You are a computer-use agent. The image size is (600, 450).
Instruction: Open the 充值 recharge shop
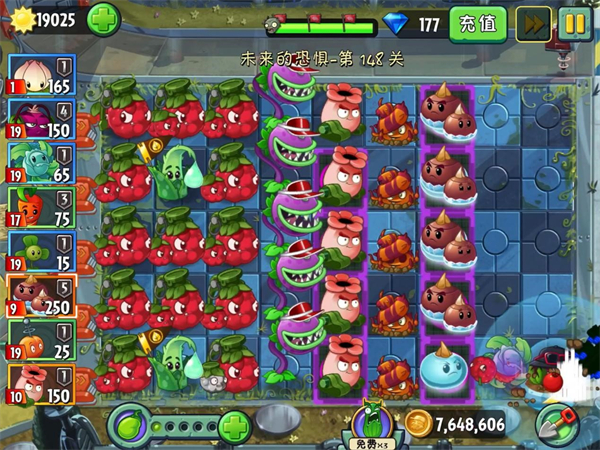pyautogui.click(x=477, y=23)
